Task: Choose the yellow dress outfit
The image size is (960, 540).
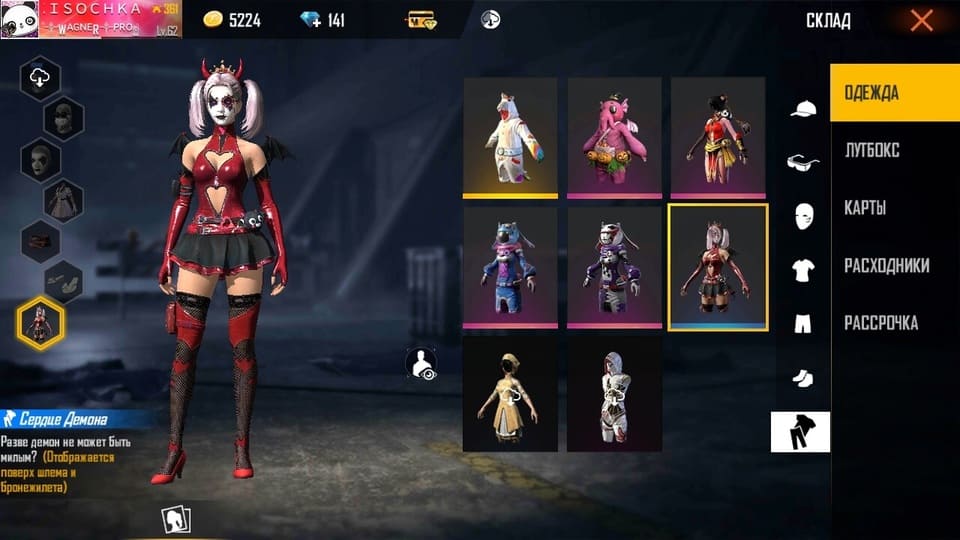Action: (x=510, y=394)
